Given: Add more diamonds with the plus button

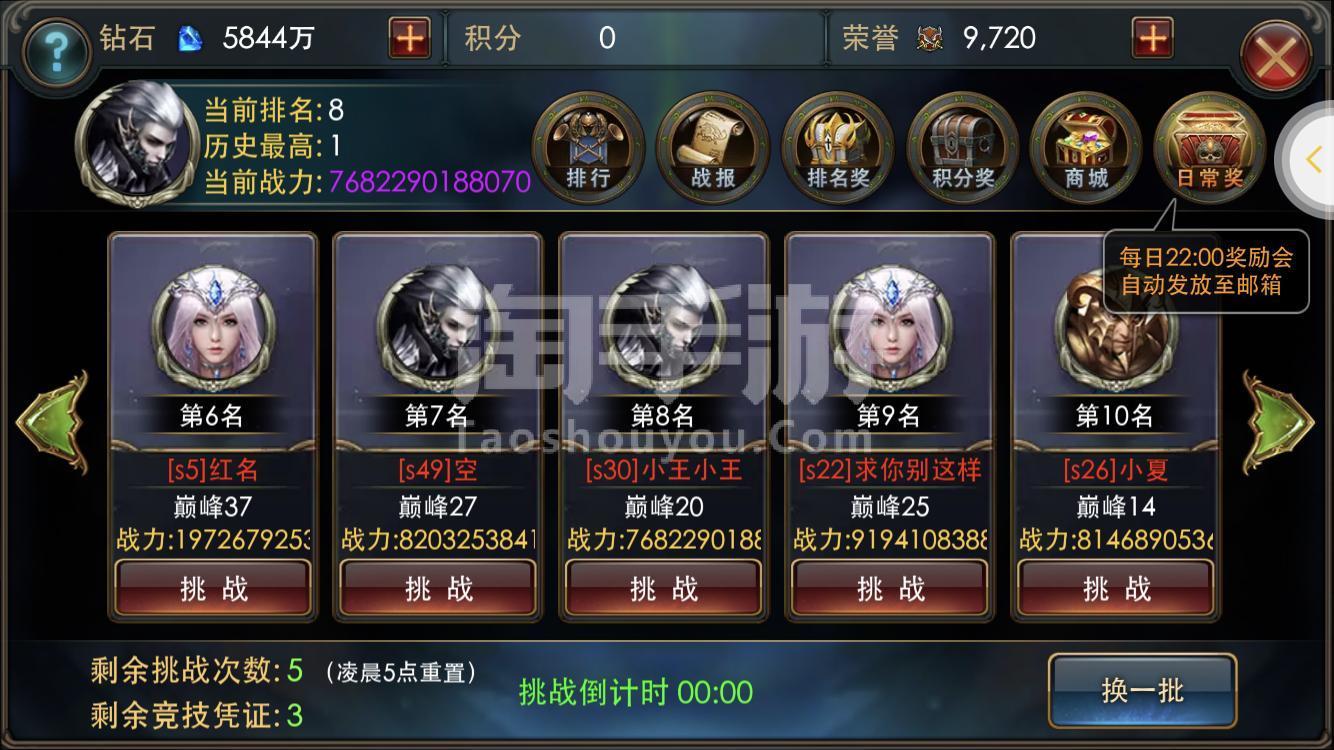Looking at the screenshot, I should pos(409,39).
